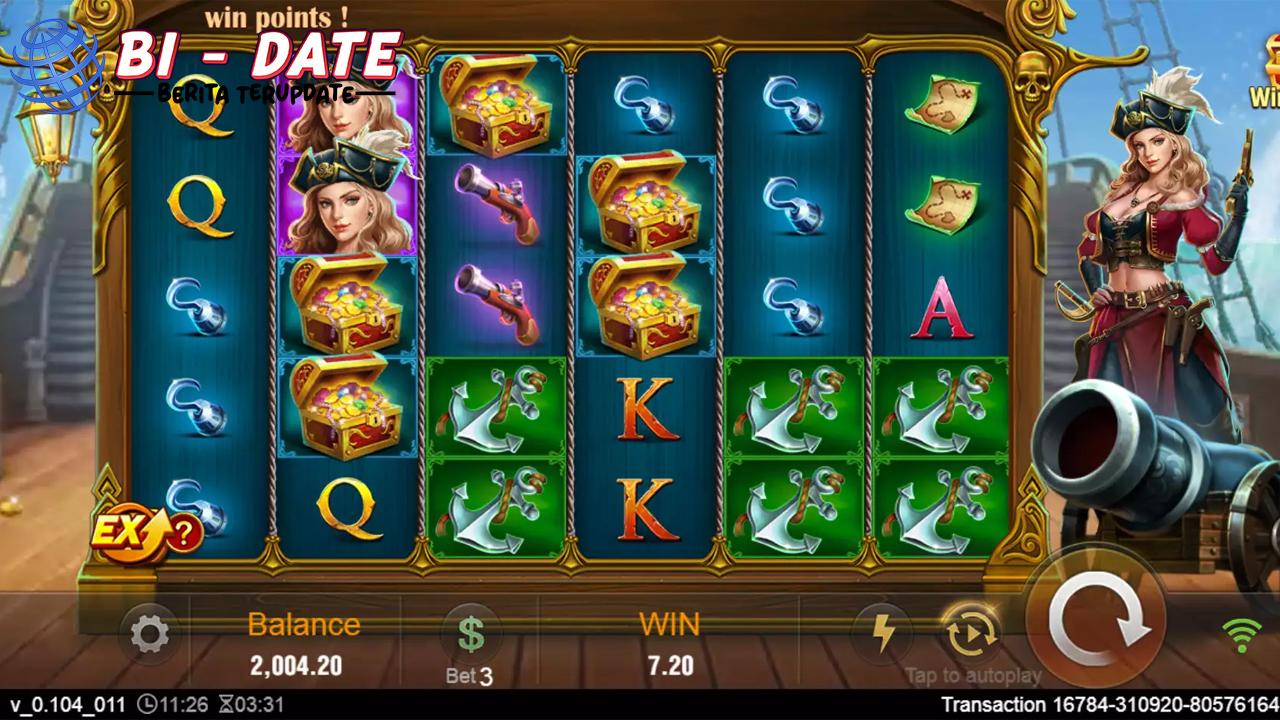Click the BI-DATE watermark logo
Image resolution: width=1280 pixels, height=720 pixels.
tap(210, 66)
